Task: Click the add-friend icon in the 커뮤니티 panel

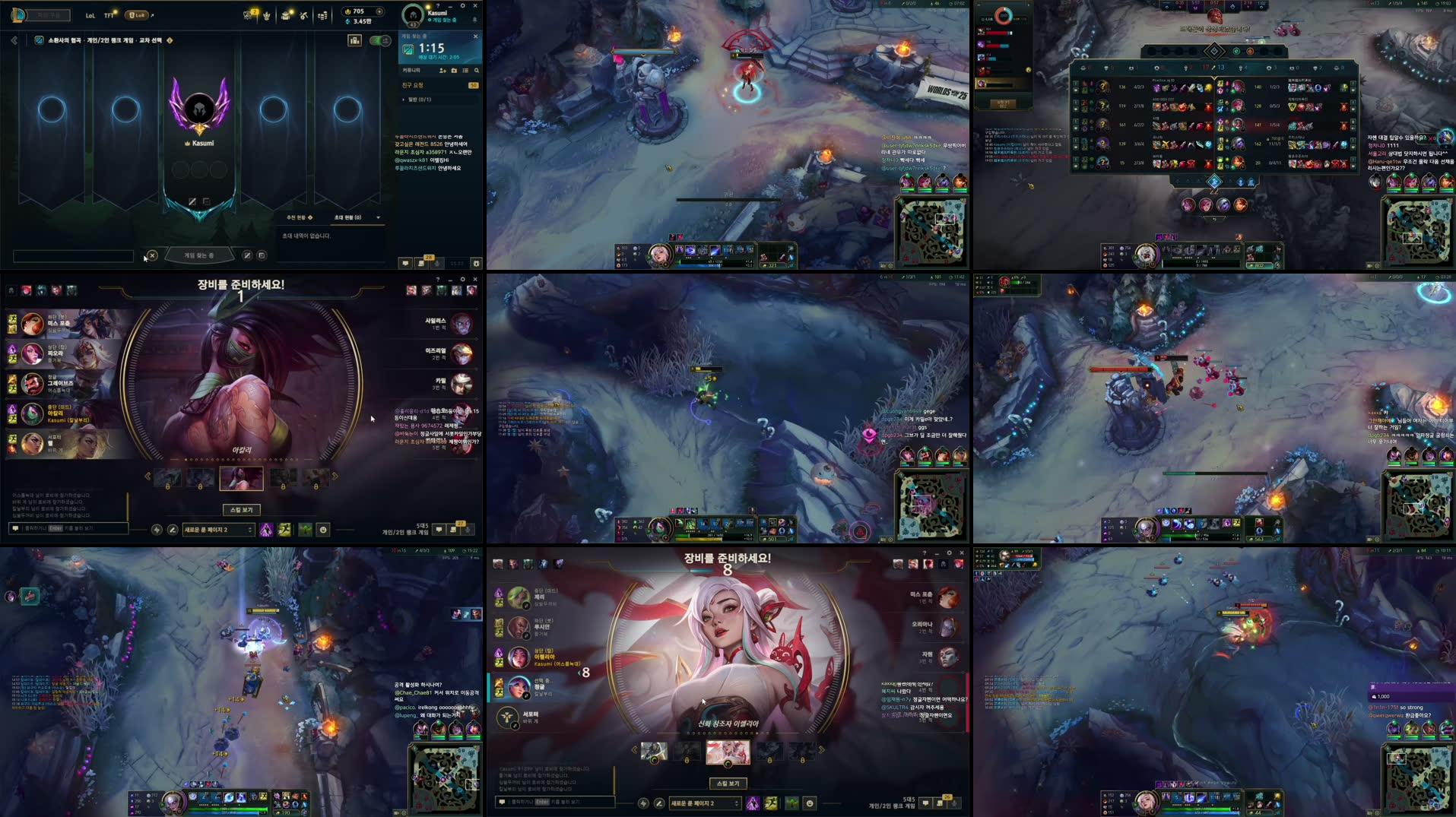Action: pyautogui.click(x=443, y=71)
